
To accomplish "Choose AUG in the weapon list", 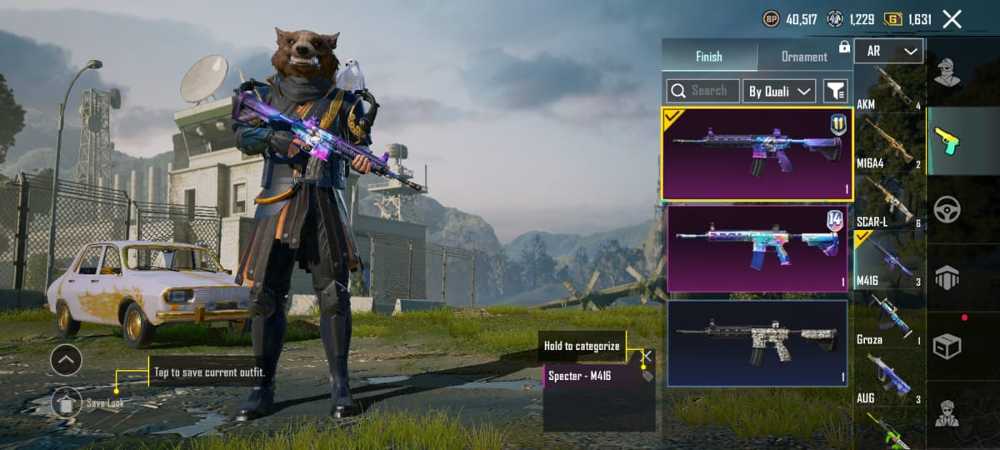I will (889, 378).
